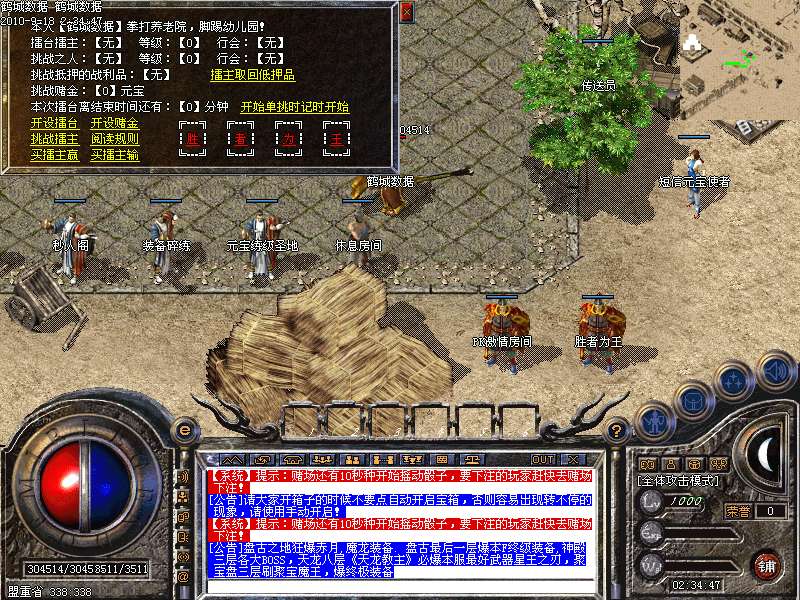
Task: Toggle sound with the speaker icon
Action: point(776,372)
